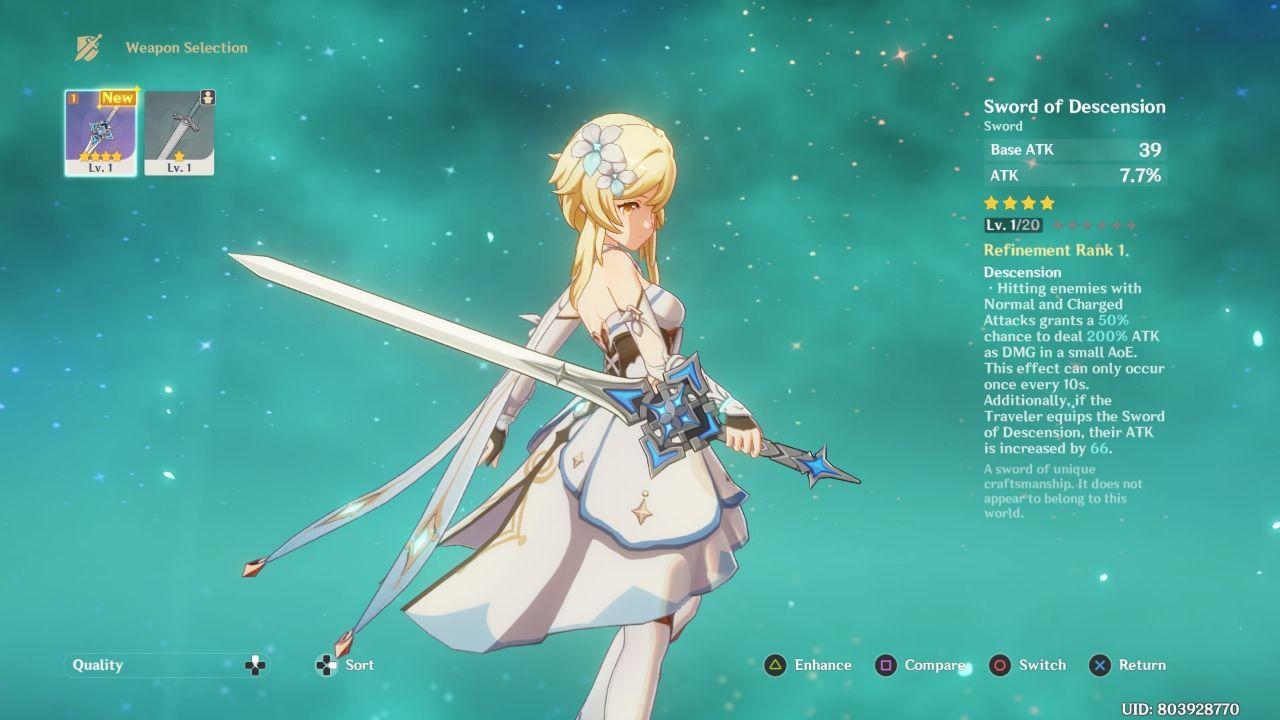This screenshot has height=720, width=1280.
Task: Click the Switch weapon button
Action: pyautogui.click(x=1028, y=665)
